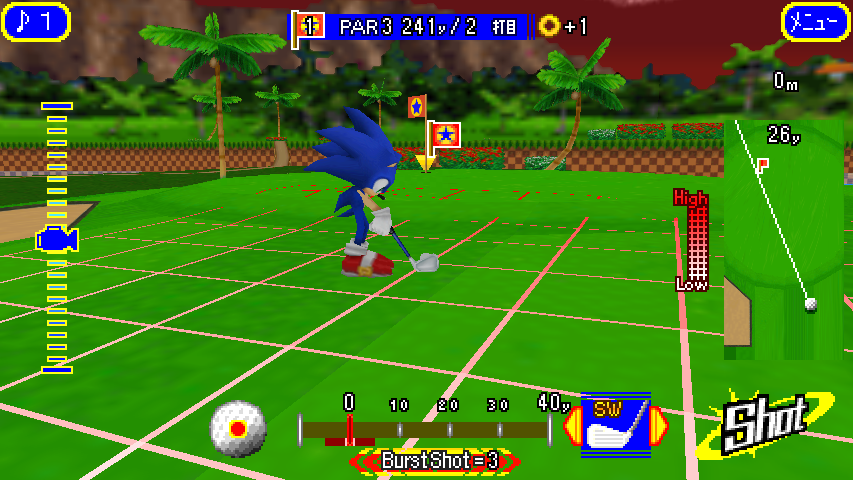Adjust the High/Low trajectory gauge
This screenshot has width=853, height=480.
[x=692, y=240]
